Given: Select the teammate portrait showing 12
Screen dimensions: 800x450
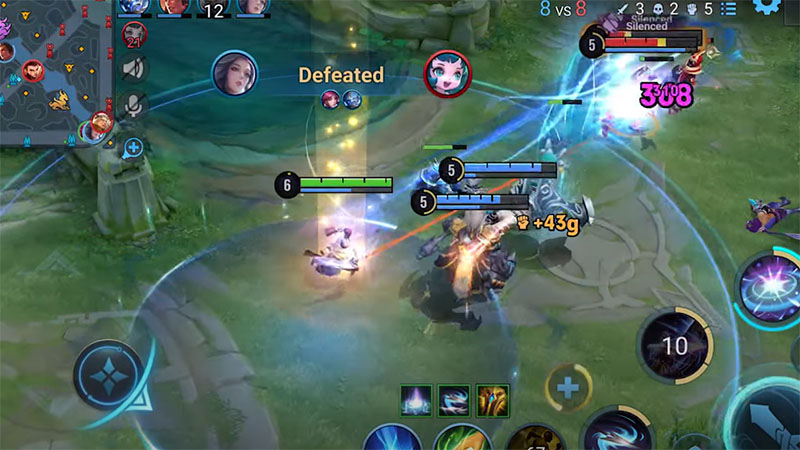Looking at the screenshot, I should tap(212, 9).
